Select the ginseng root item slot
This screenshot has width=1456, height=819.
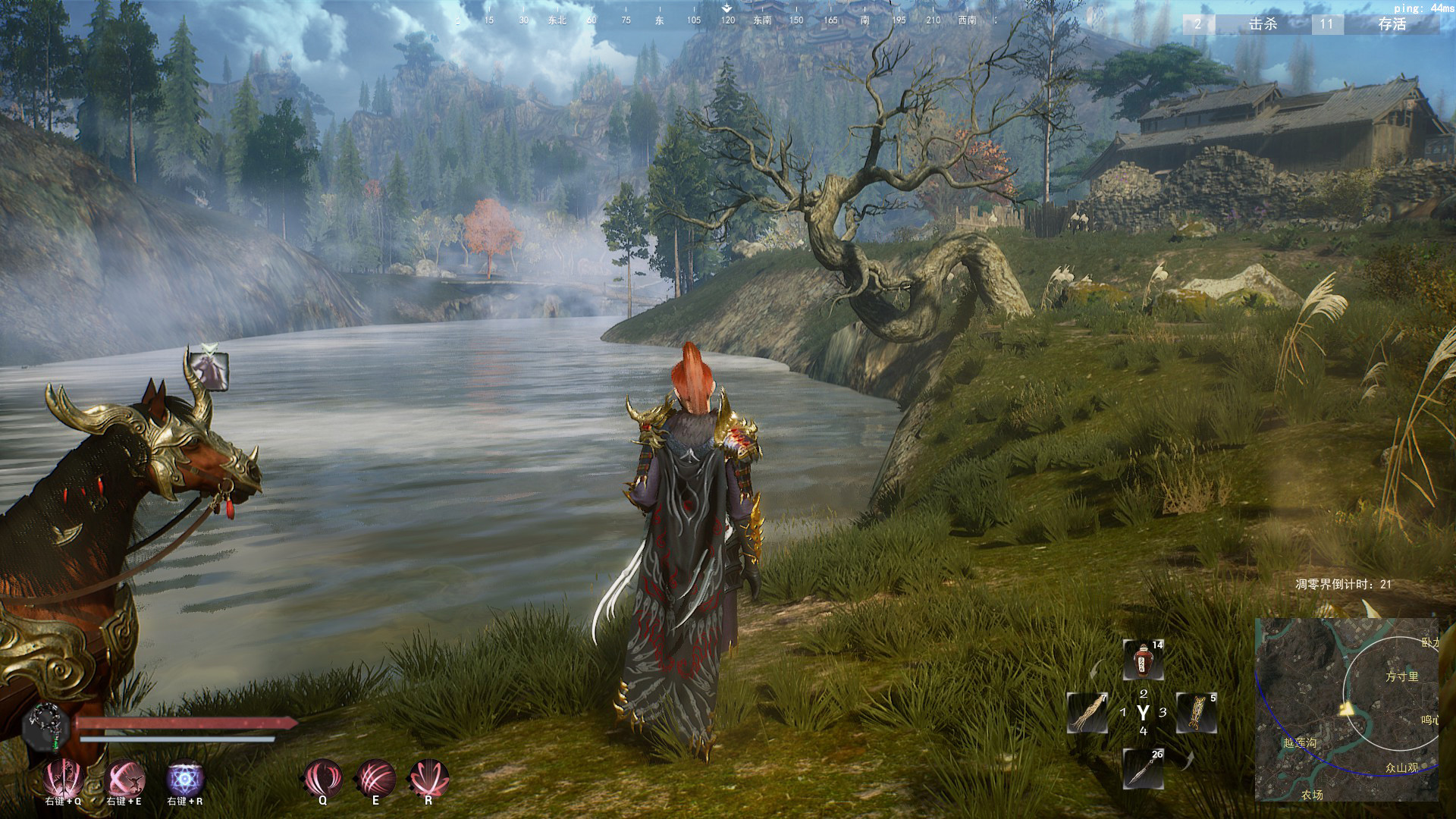point(1087,713)
